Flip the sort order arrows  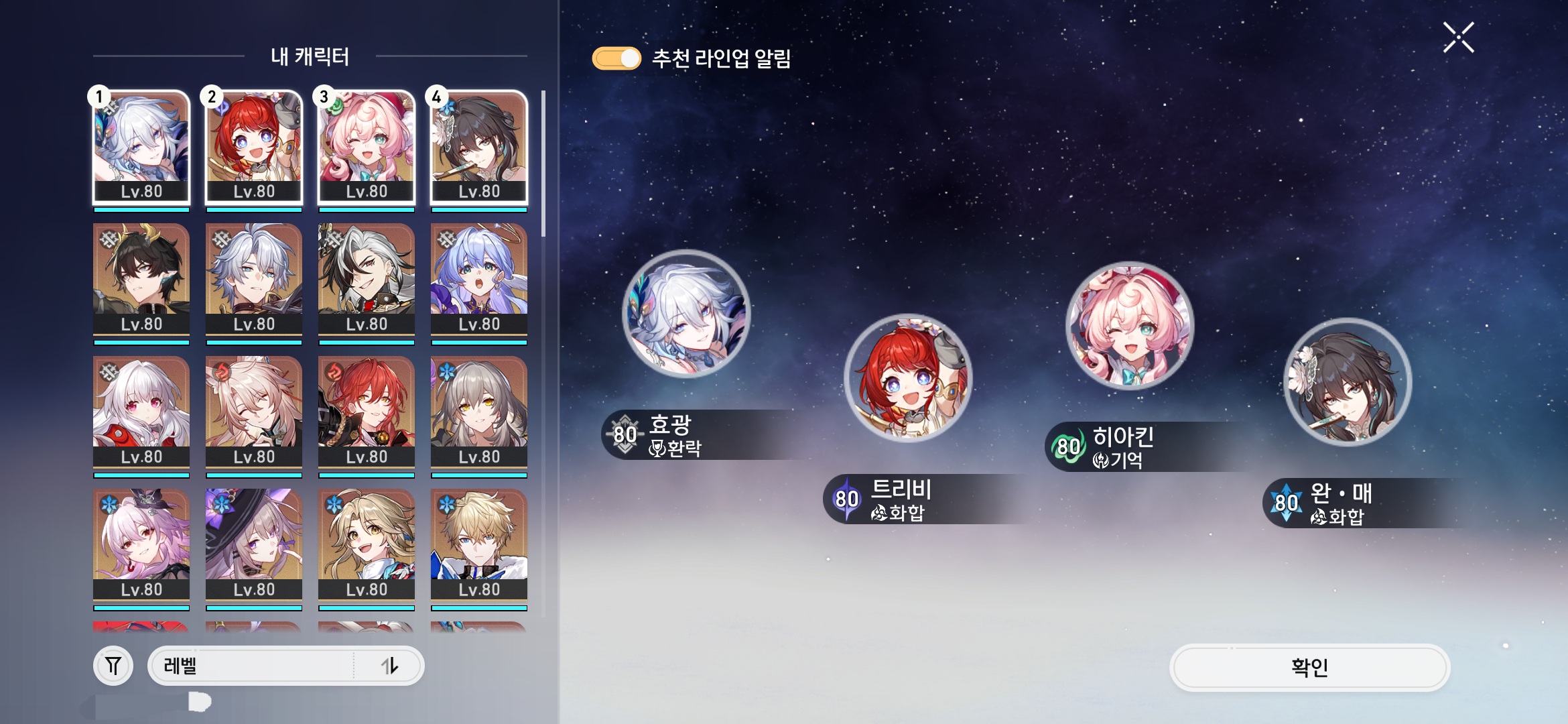pyautogui.click(x=389, y=666)
